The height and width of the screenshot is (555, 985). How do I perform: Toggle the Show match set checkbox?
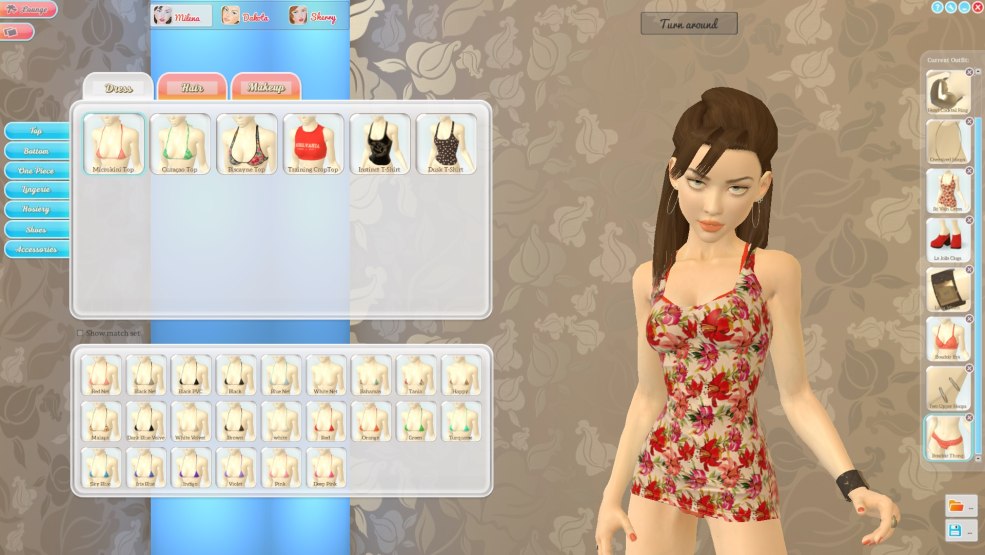[x=81, y=333]
